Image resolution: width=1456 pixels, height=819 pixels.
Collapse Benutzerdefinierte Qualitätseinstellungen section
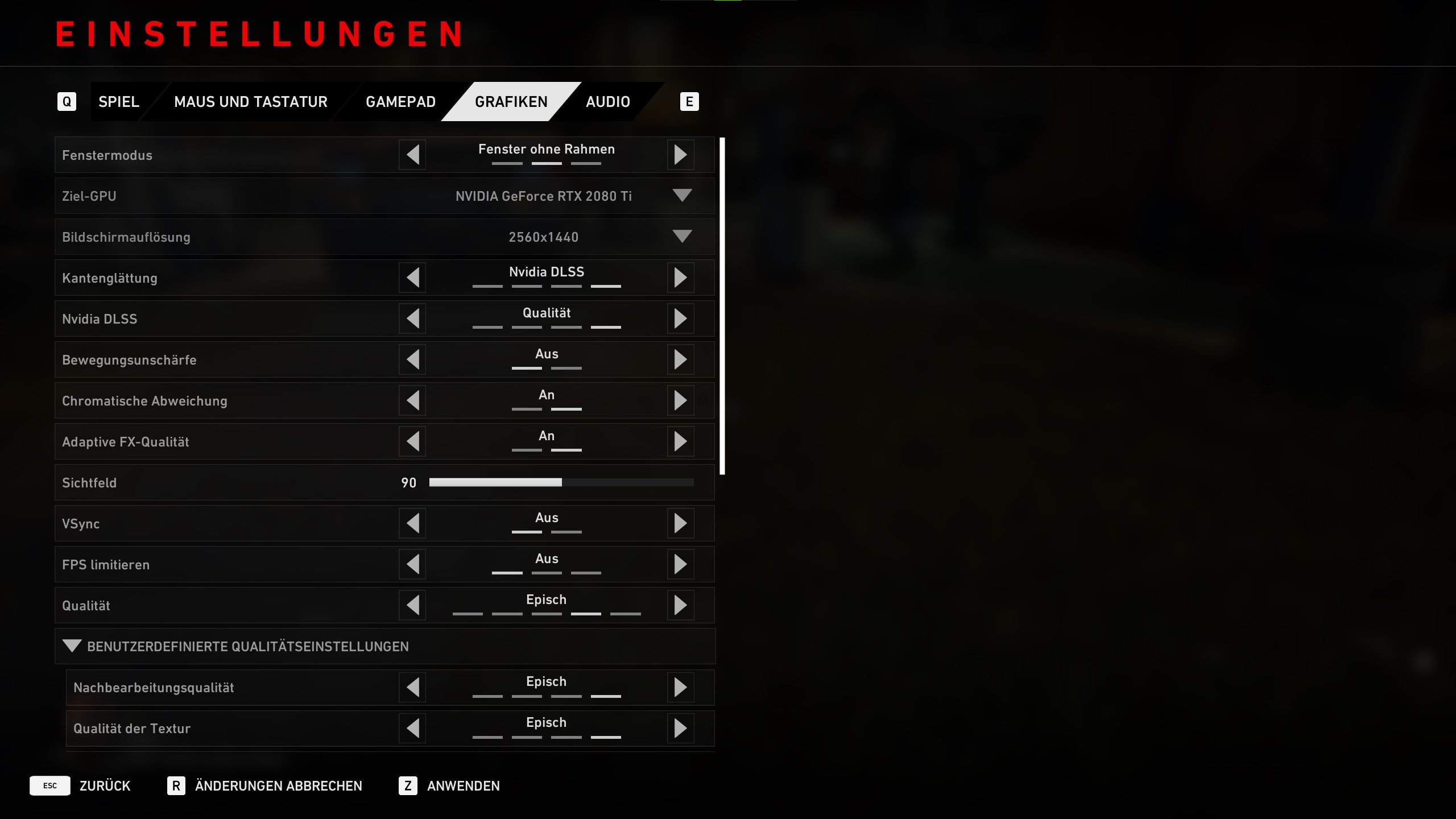click(x=72, y=646)
